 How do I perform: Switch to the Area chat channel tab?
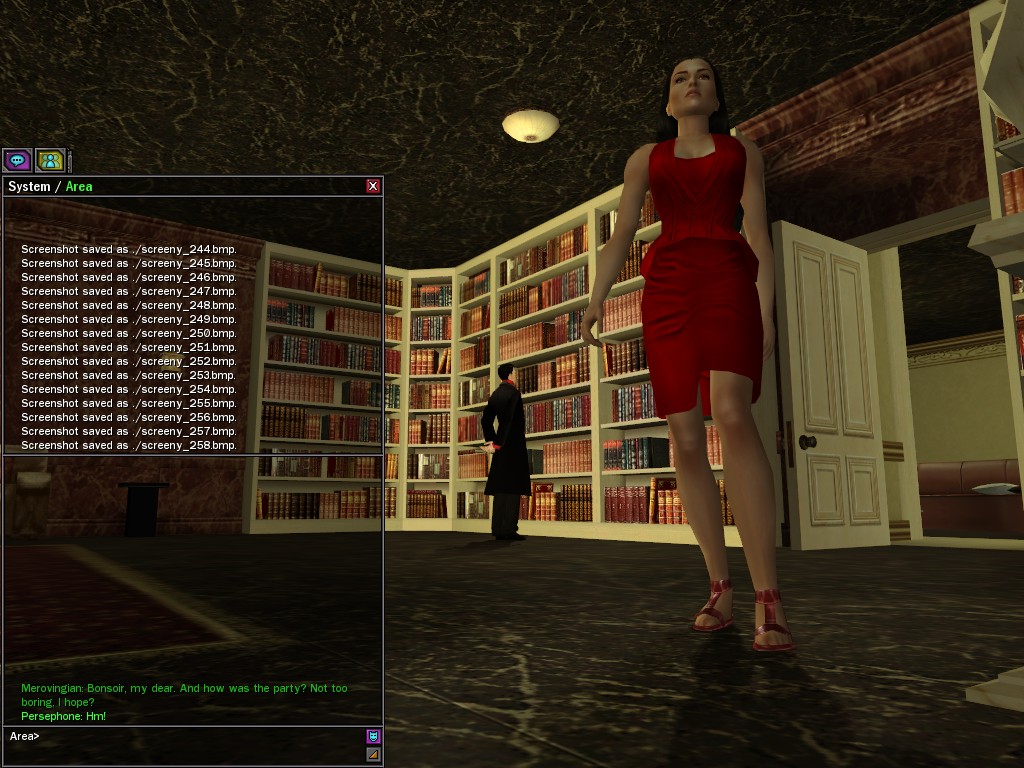tap(79, 187)
